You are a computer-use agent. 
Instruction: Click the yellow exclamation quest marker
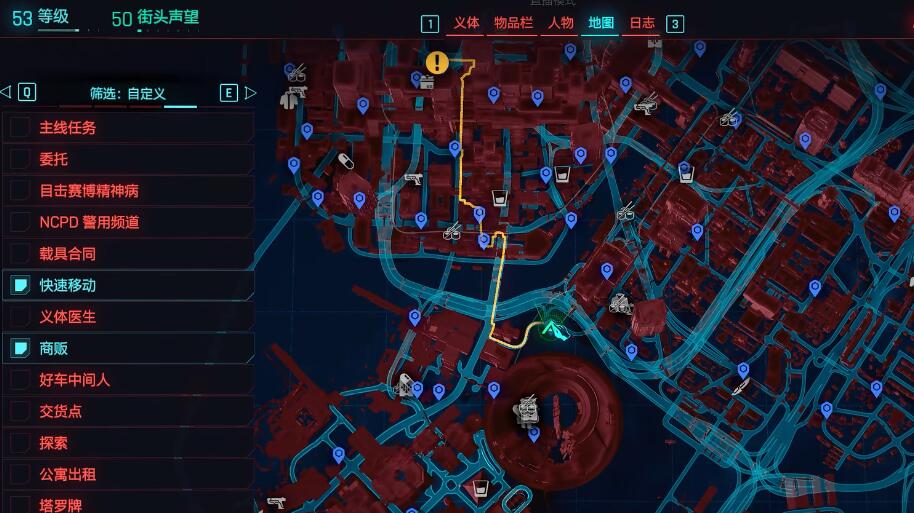437,63
